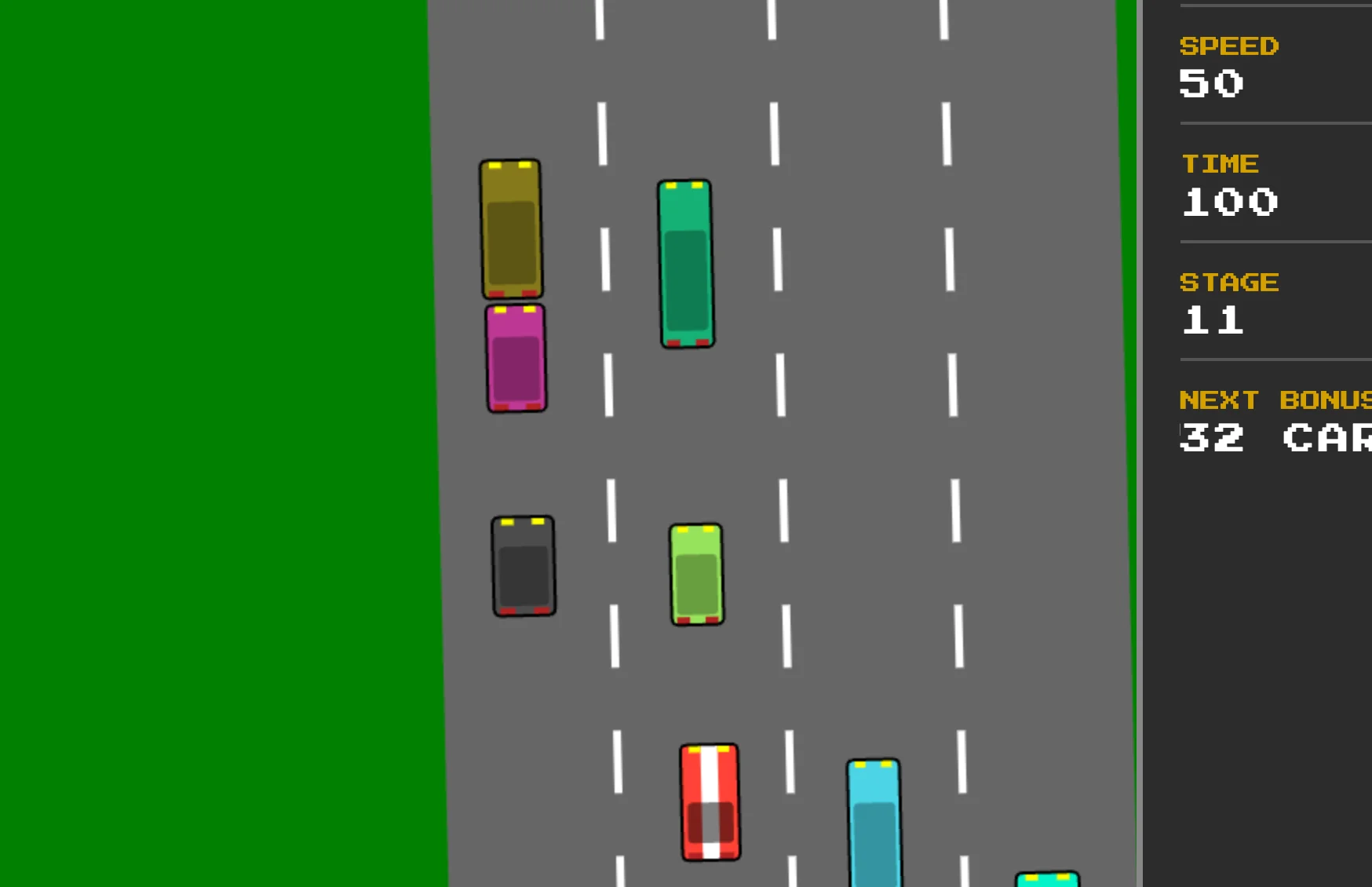Click the black car on the road
The width and height of the screenshot is (1372, 887).
[x=524, y=567]
